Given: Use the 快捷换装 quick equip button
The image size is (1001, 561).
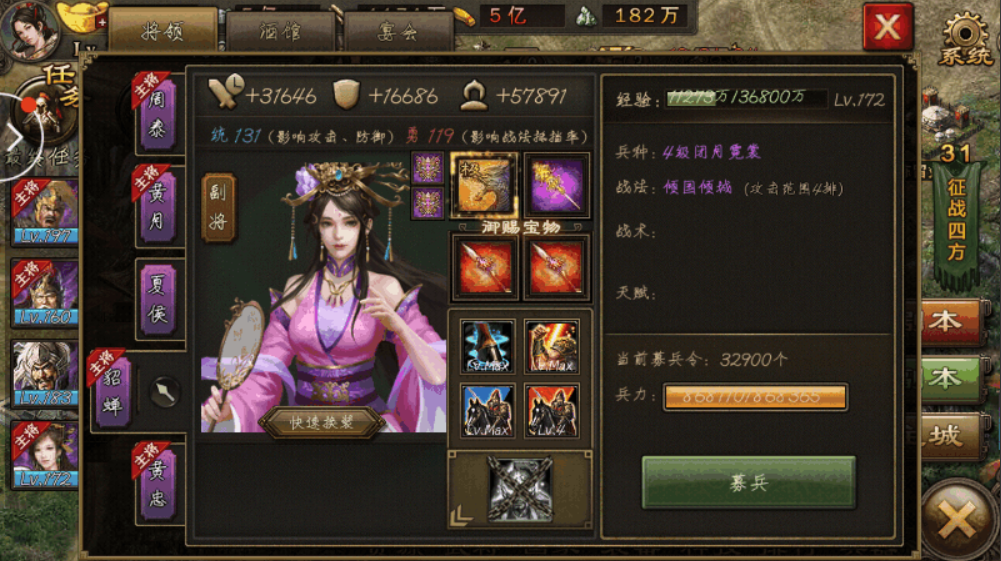Looking at the screenshot, I should [x=322, y=422].
